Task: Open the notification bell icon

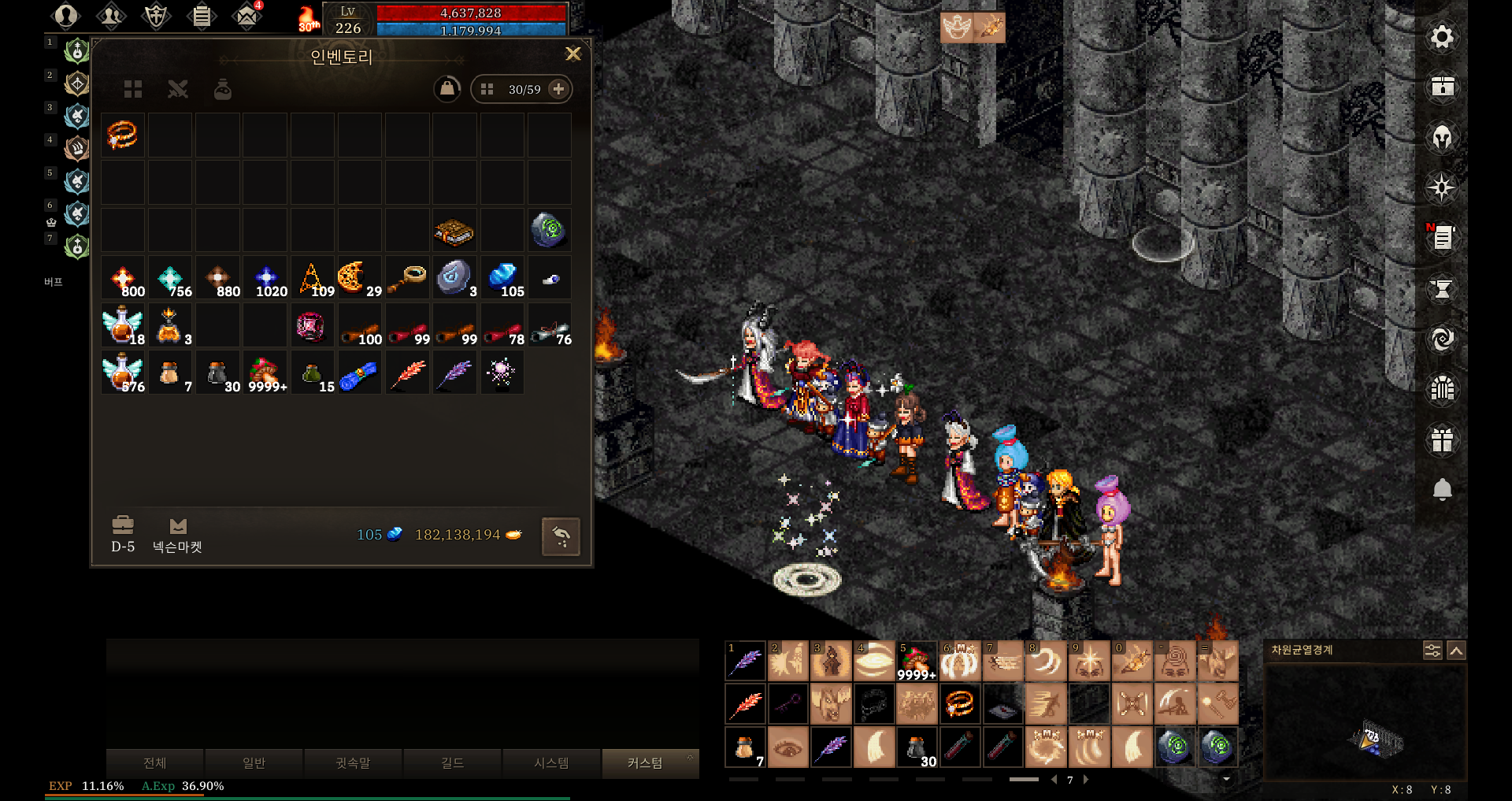Action: [1442, 489]
